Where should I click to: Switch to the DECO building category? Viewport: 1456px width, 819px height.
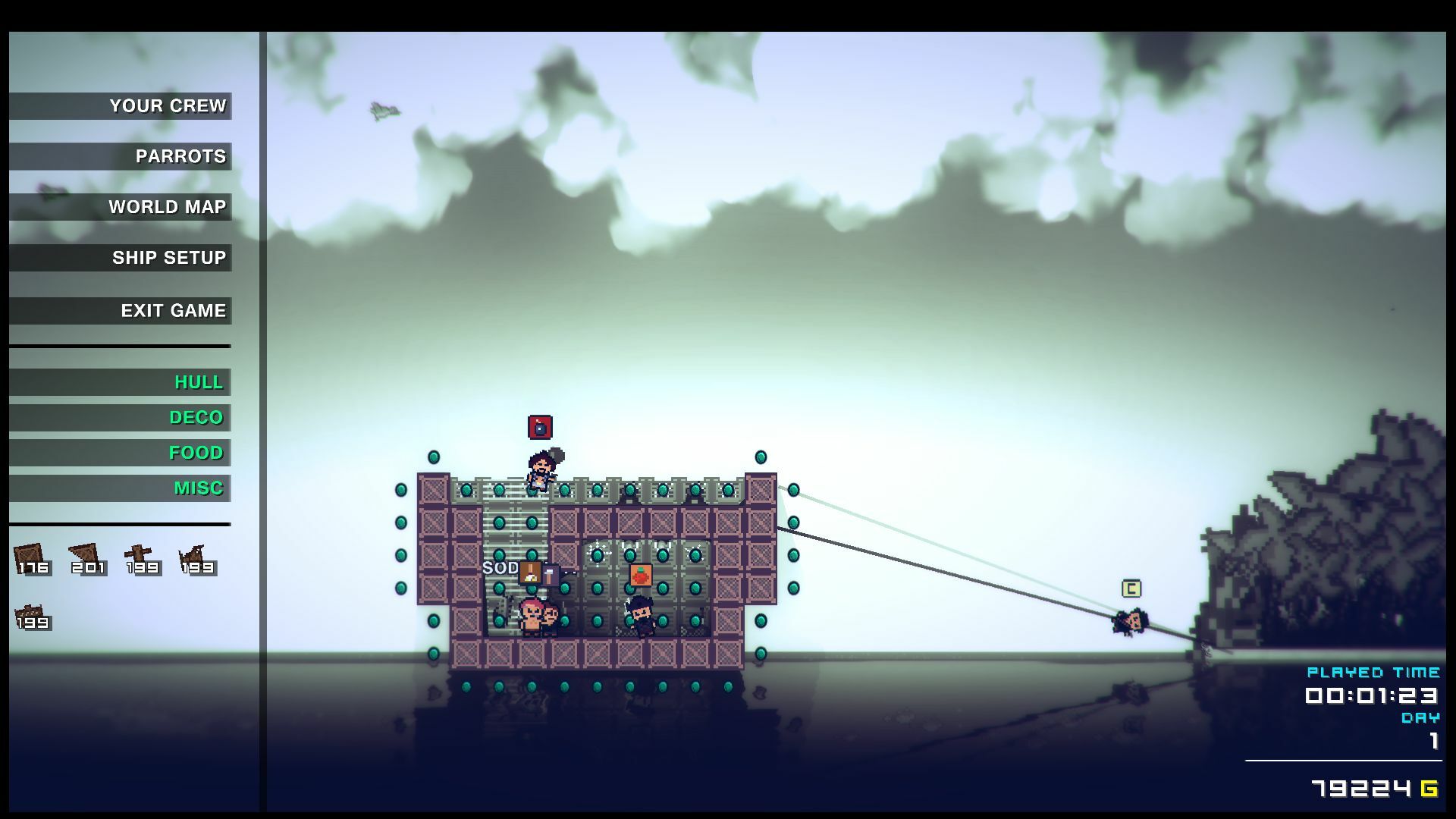coord(195,417)
